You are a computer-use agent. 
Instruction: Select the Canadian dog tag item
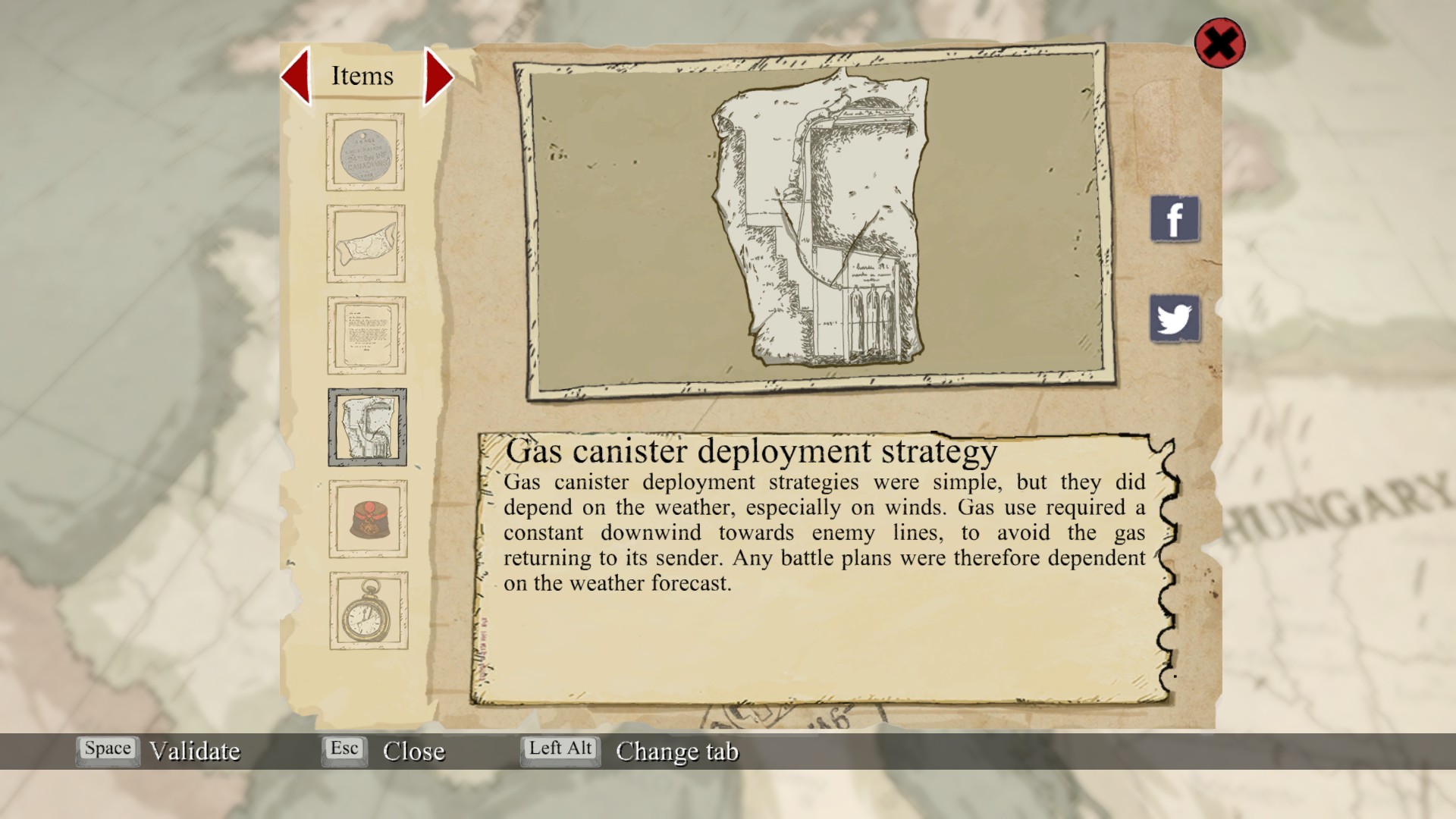pyautogui.click(x=366, y=152)
